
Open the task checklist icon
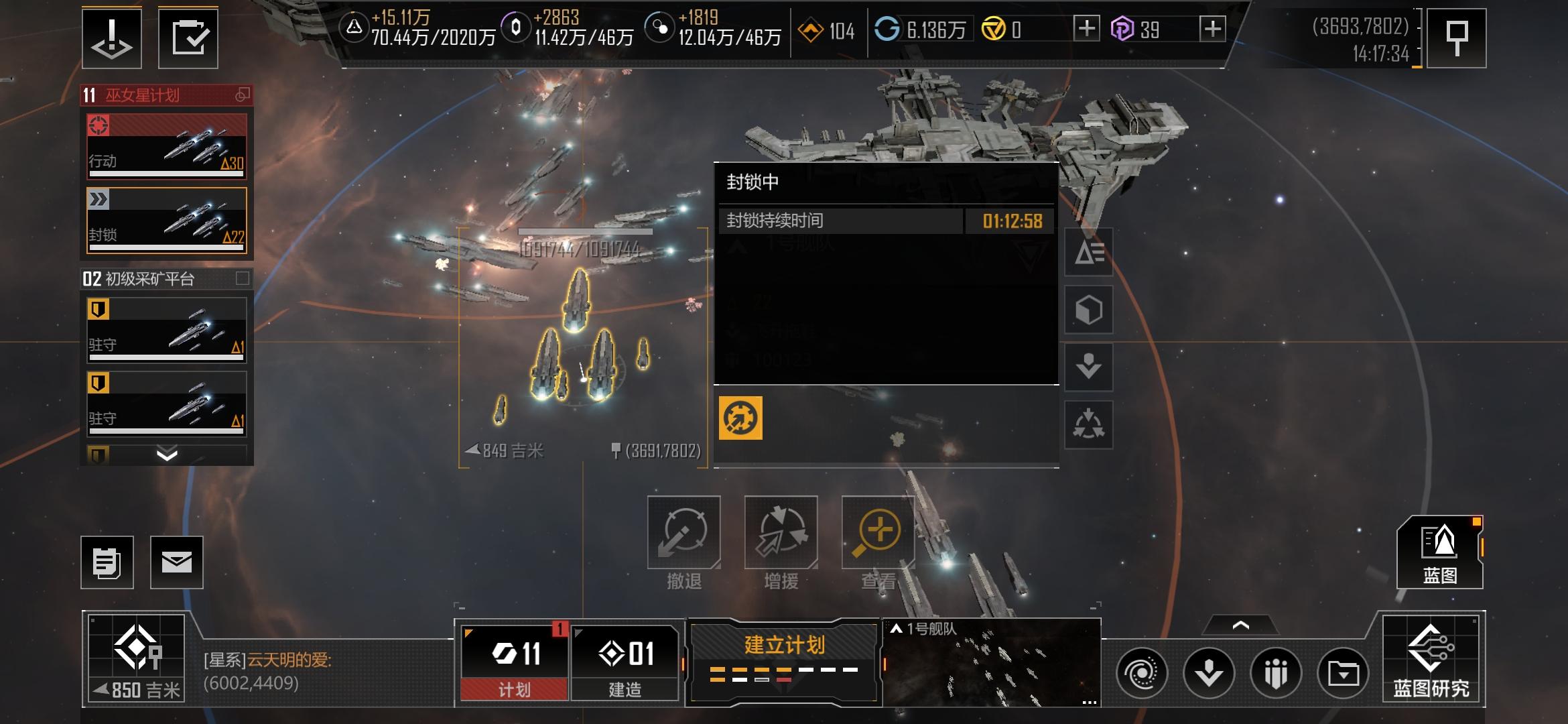click(x=188, y=38)
